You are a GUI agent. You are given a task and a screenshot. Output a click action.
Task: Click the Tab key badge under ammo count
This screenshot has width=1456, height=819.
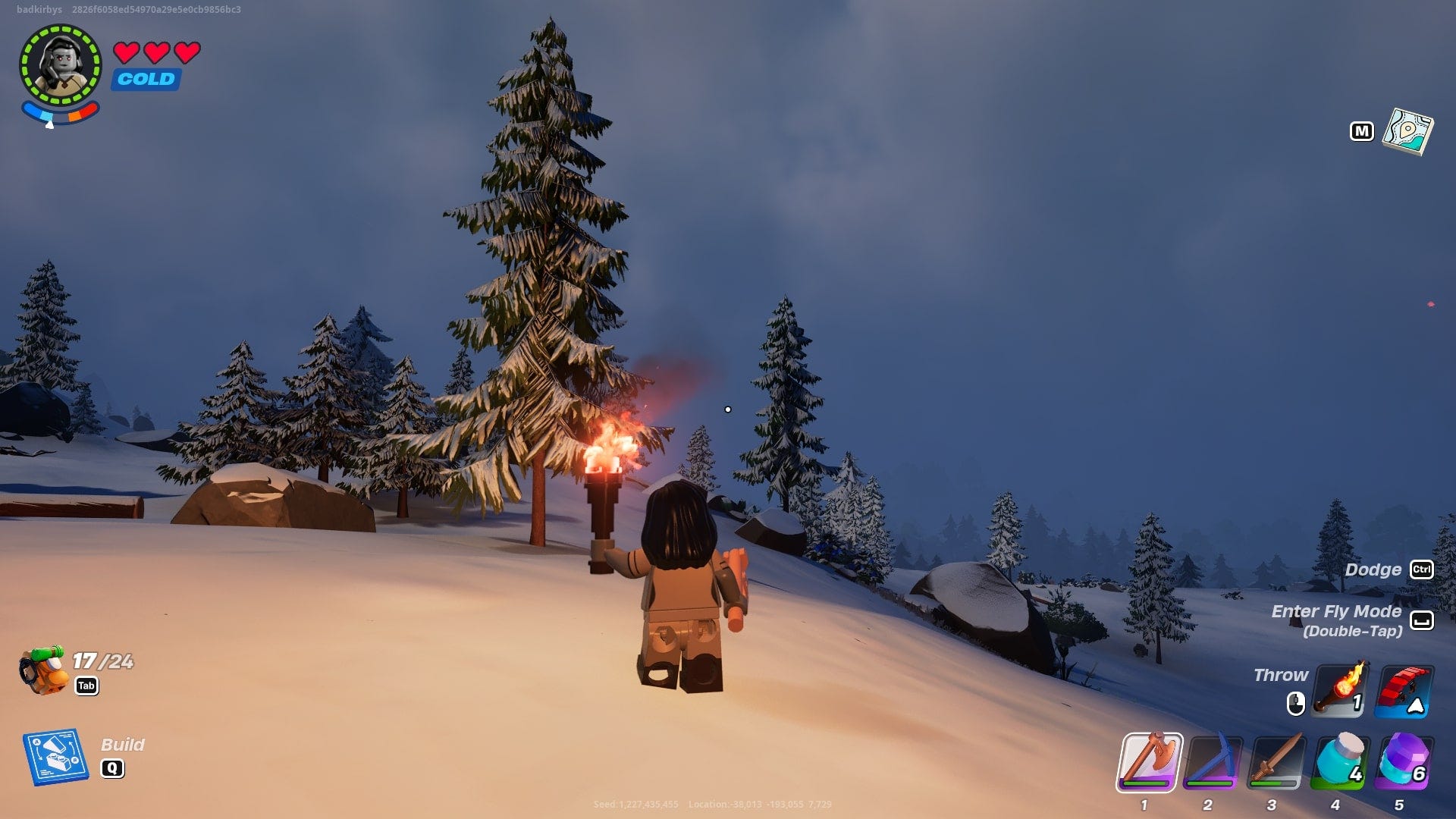(87, 685)
